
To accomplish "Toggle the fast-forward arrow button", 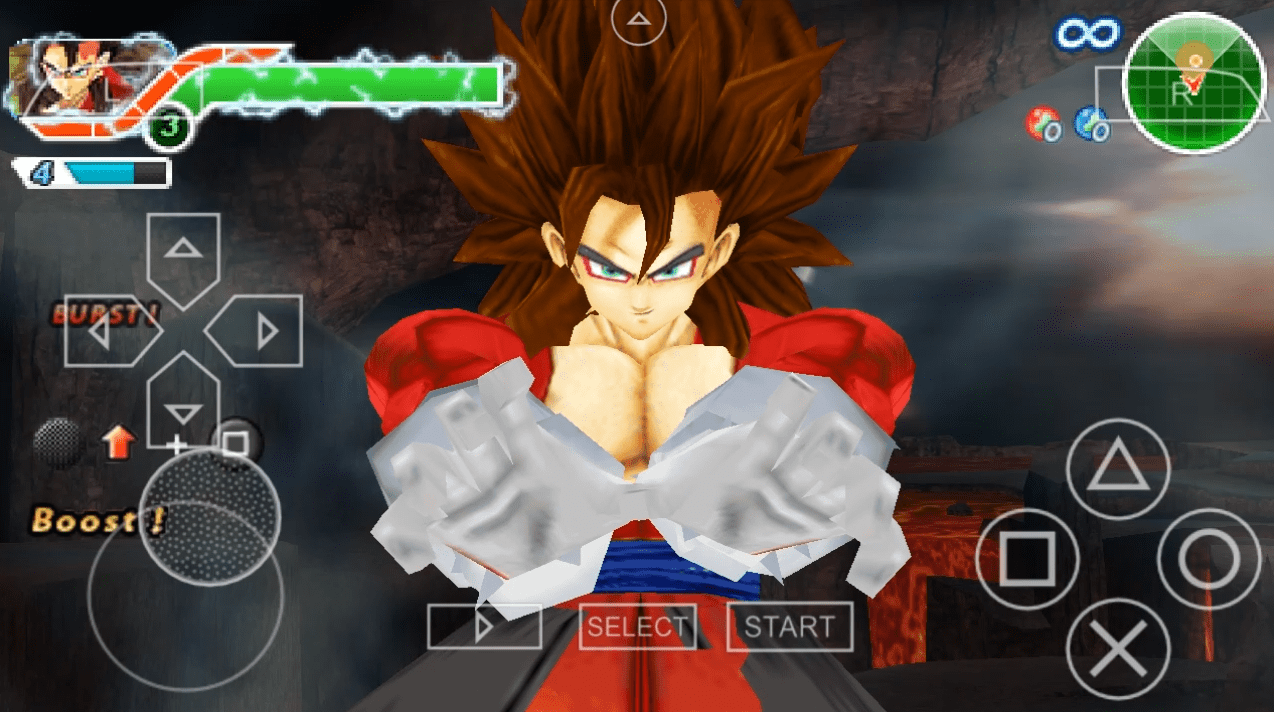I will [x=484, y=627].
